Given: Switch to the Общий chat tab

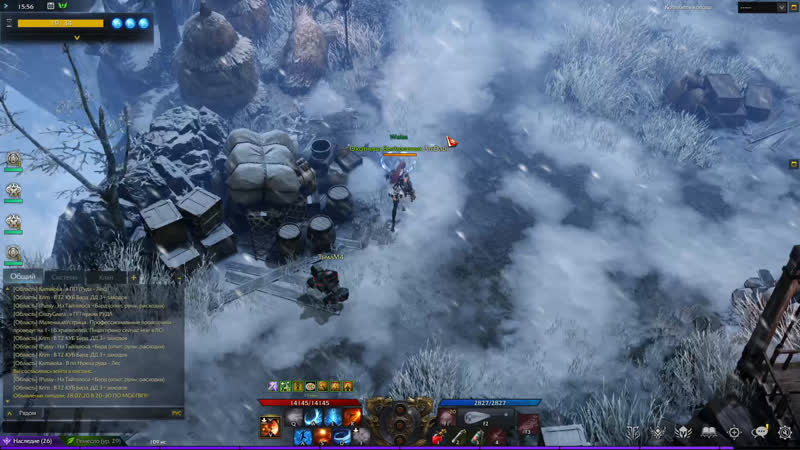Looking at the screenshot, I should pos(22,277).
